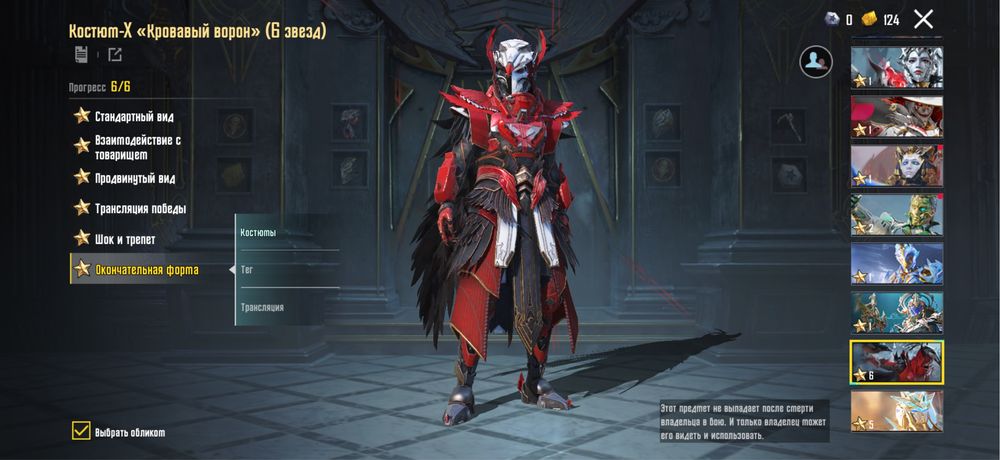Screen dimensions: 1000x460
Task: Choose "Взаимодействие с товарищем" entry
Action: click(x=137, y=147)
